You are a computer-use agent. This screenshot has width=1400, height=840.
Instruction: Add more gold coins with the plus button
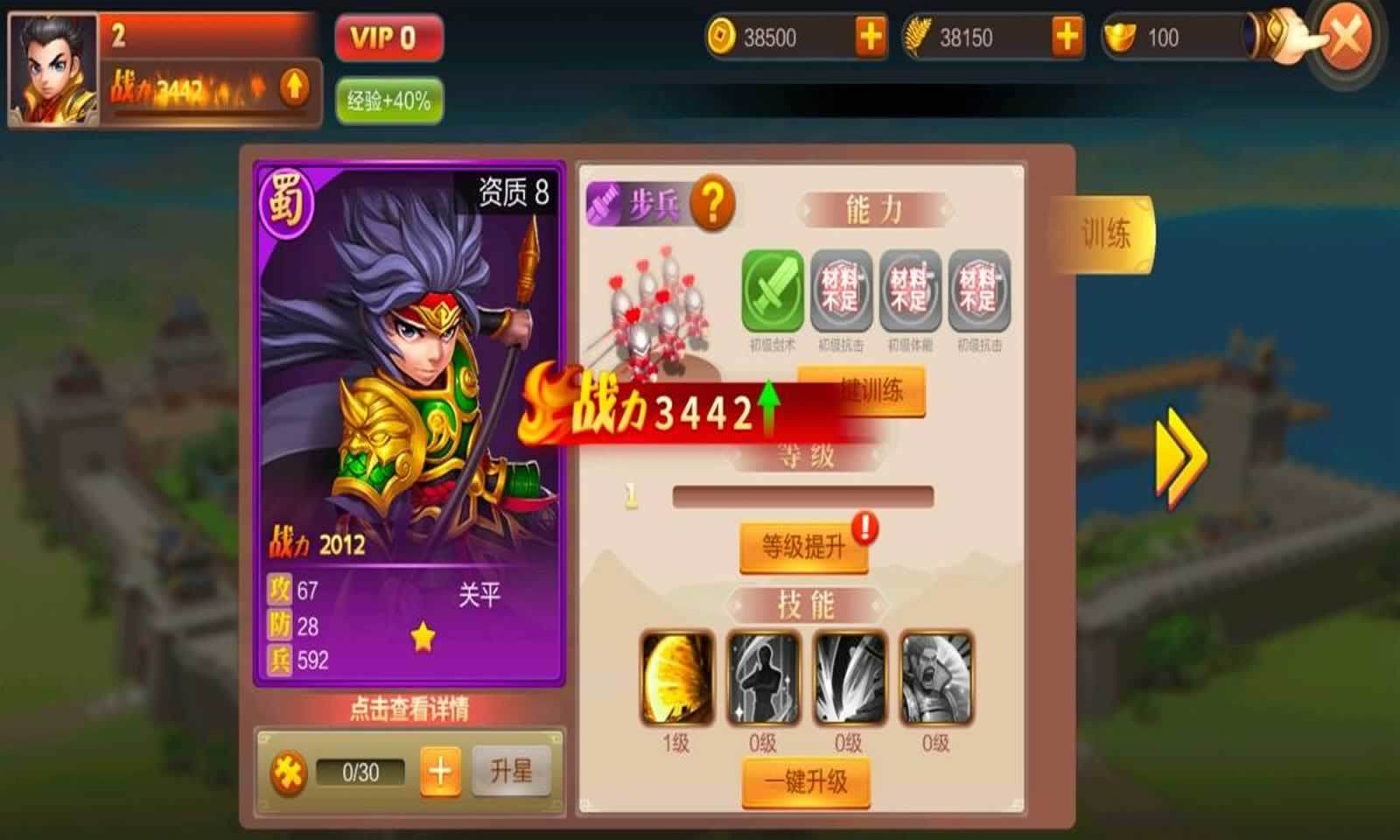tap(871, 38)
